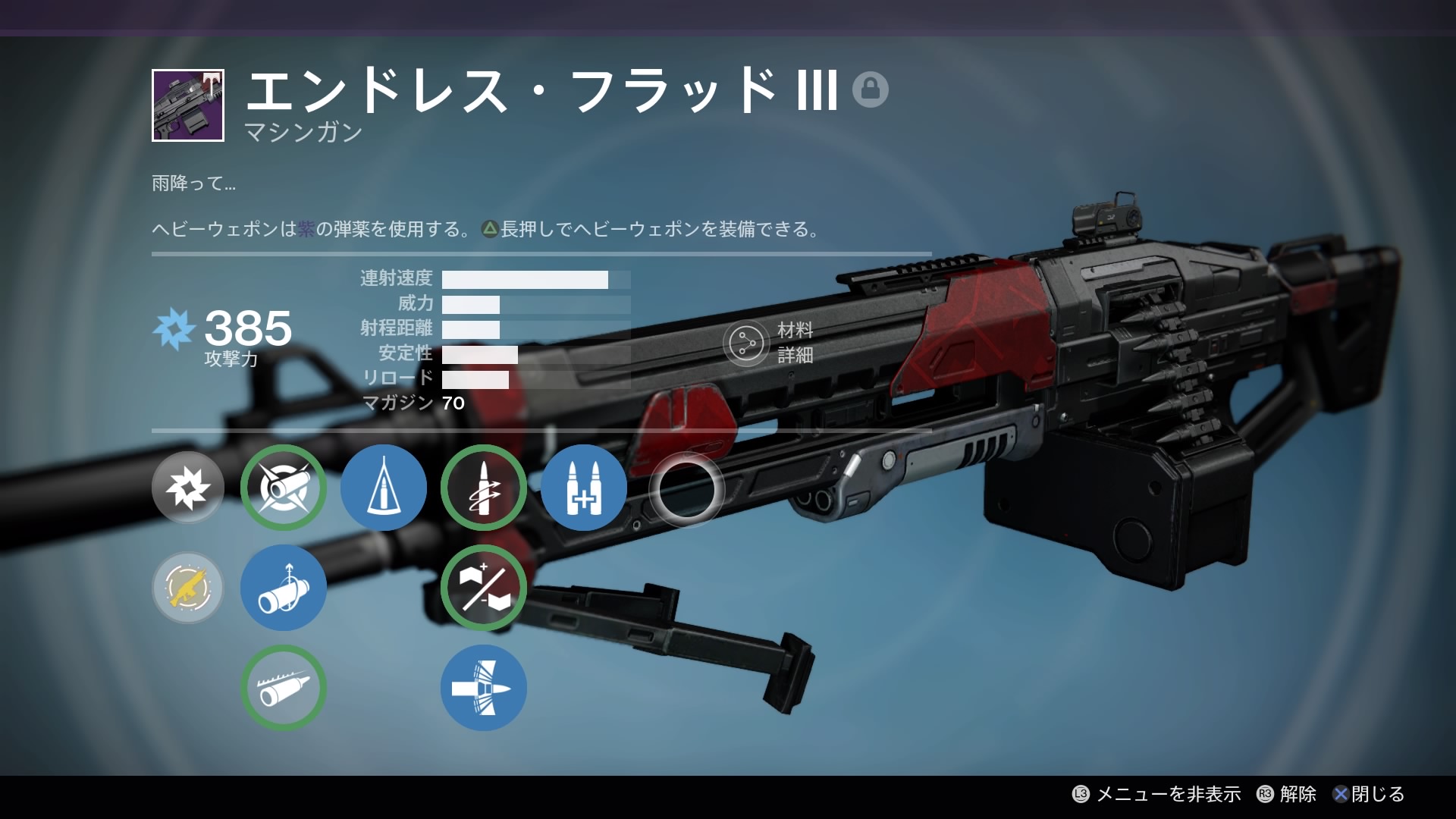Click the machine gun item thumbnail
This screenshot has width=1456, height=819.
[x=188, y=105]
